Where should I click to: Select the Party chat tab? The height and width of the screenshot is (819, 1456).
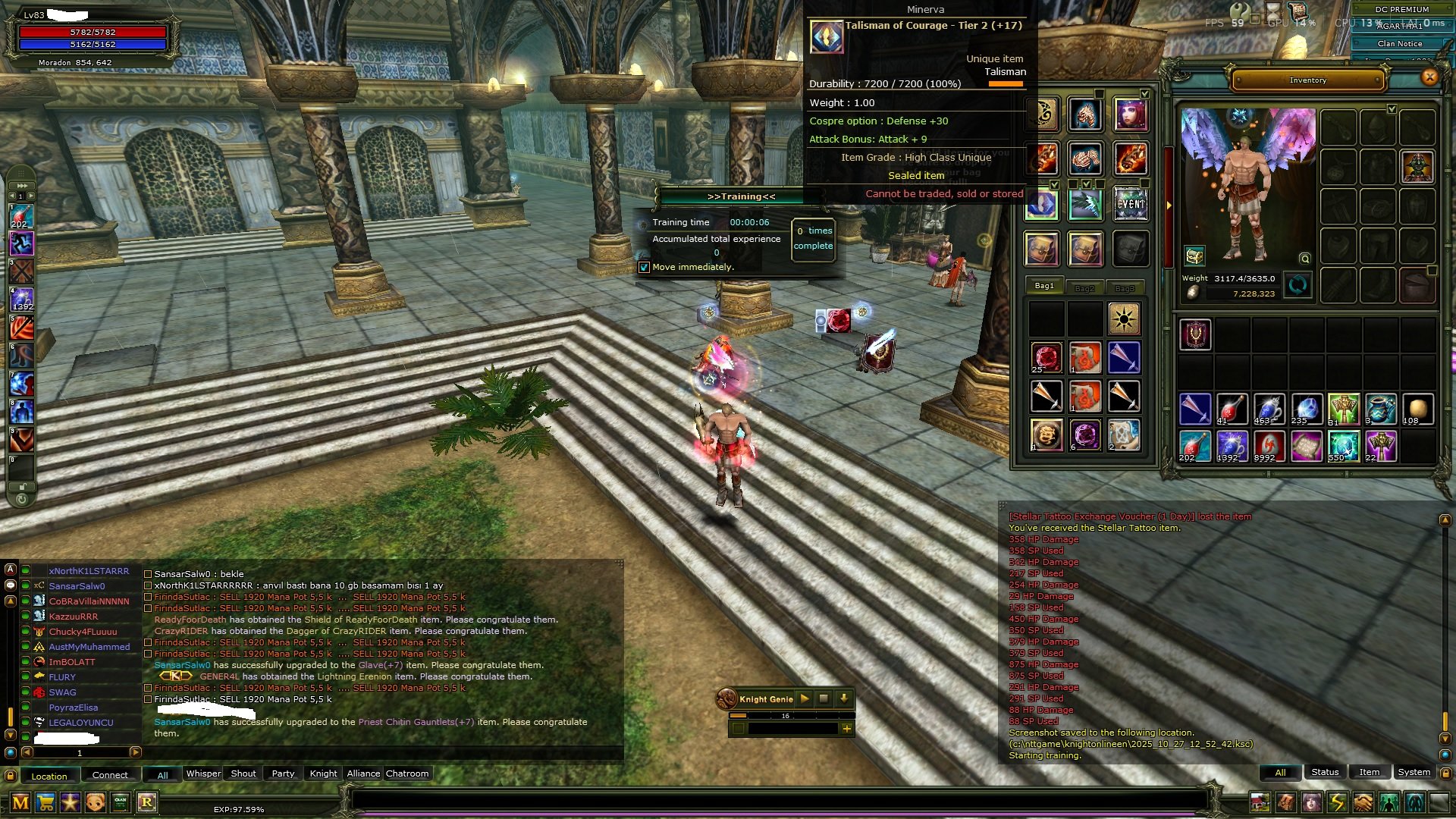(x=283, y=773)
